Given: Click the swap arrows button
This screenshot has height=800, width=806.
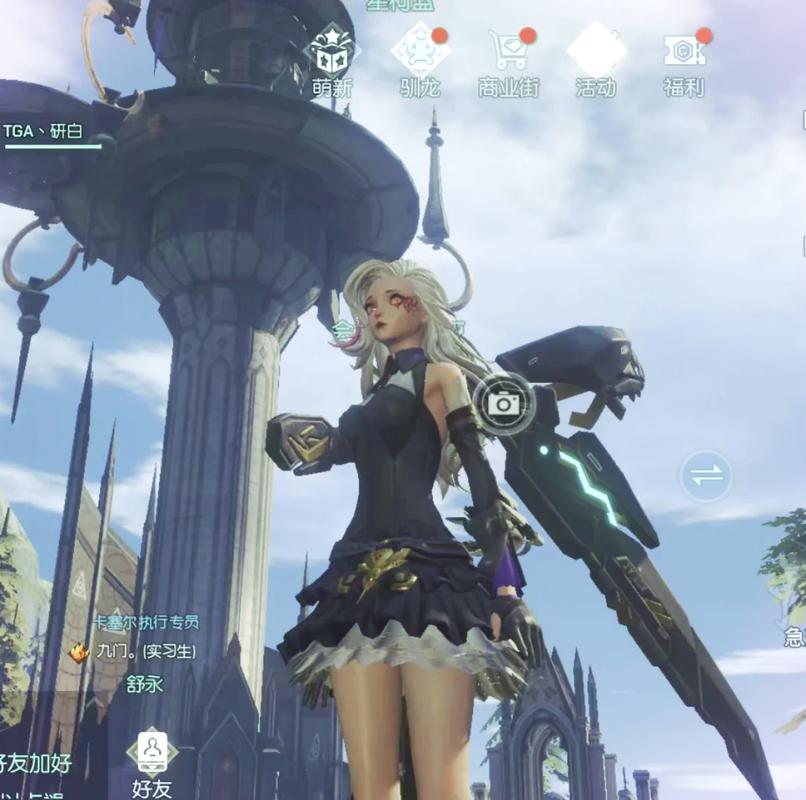Looking at the screenshot, I should point(706,476).
